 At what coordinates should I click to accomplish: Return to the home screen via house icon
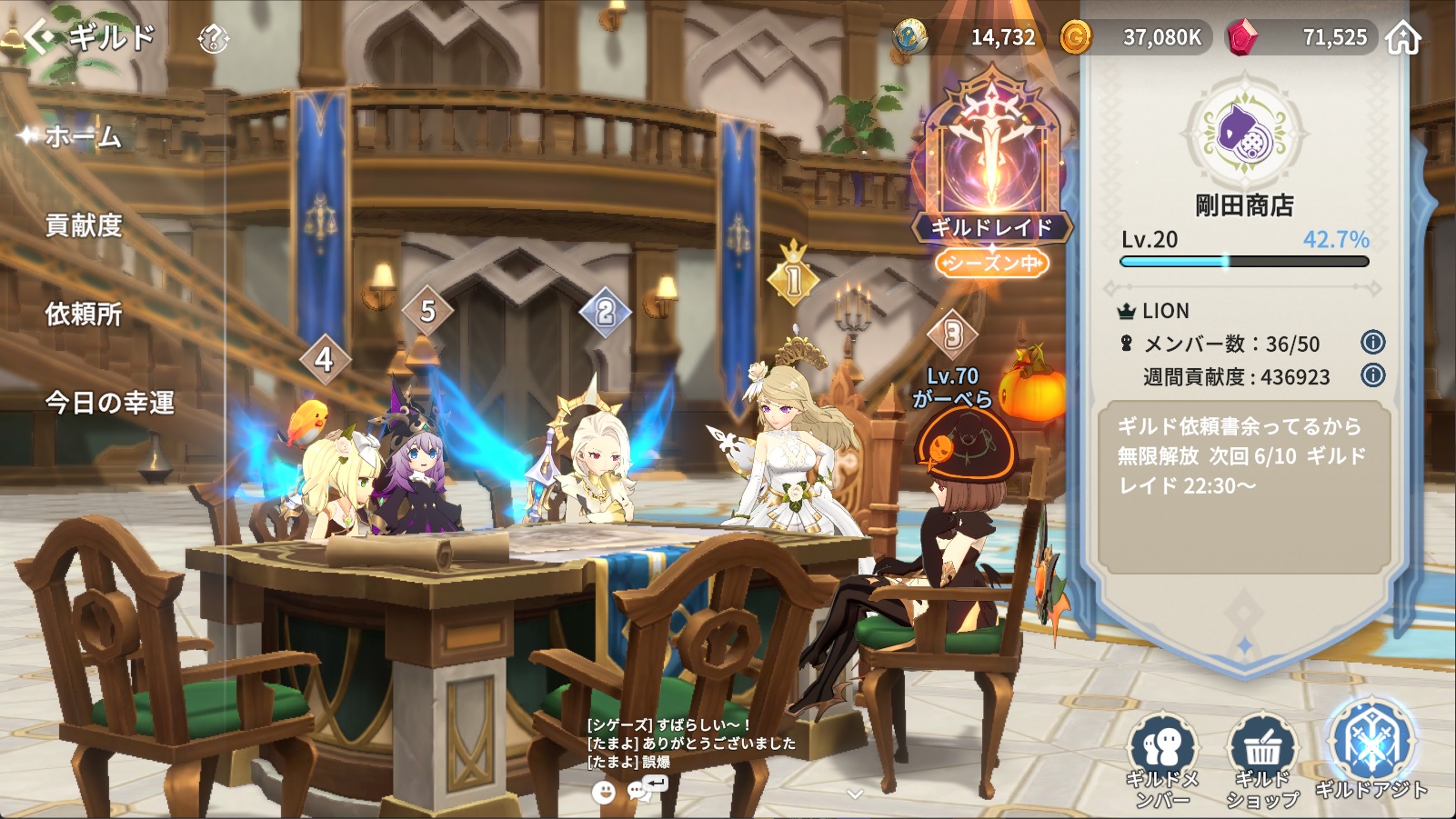point(1403,38)
